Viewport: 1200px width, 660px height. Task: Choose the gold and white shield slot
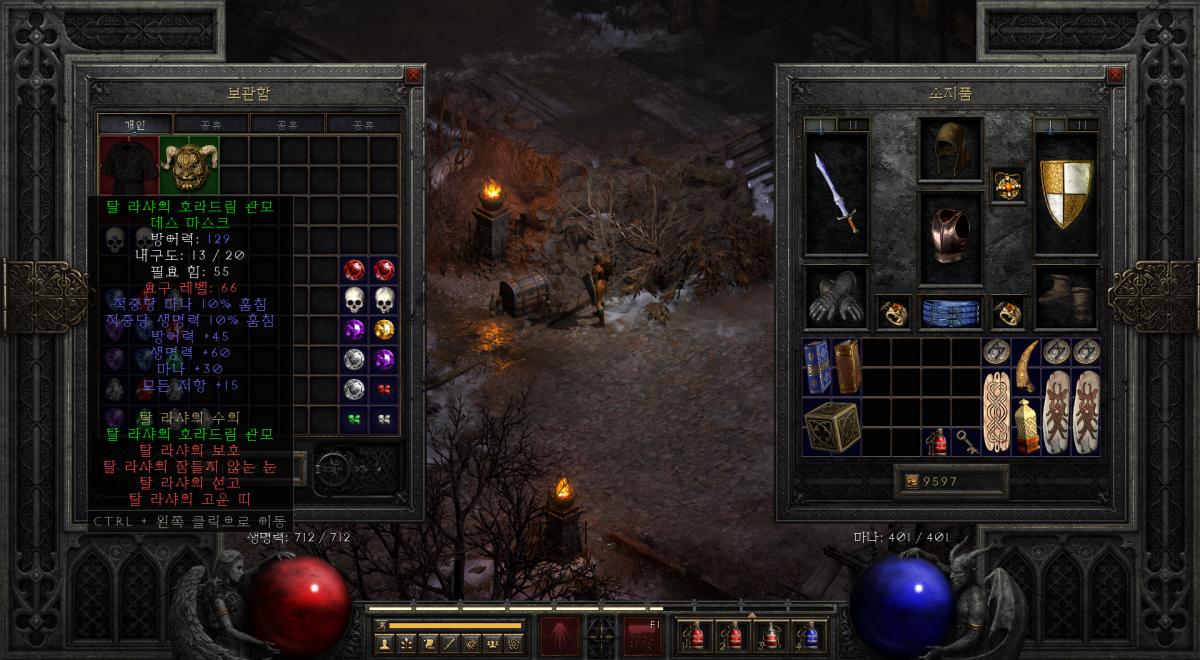tap(1066, 193)
